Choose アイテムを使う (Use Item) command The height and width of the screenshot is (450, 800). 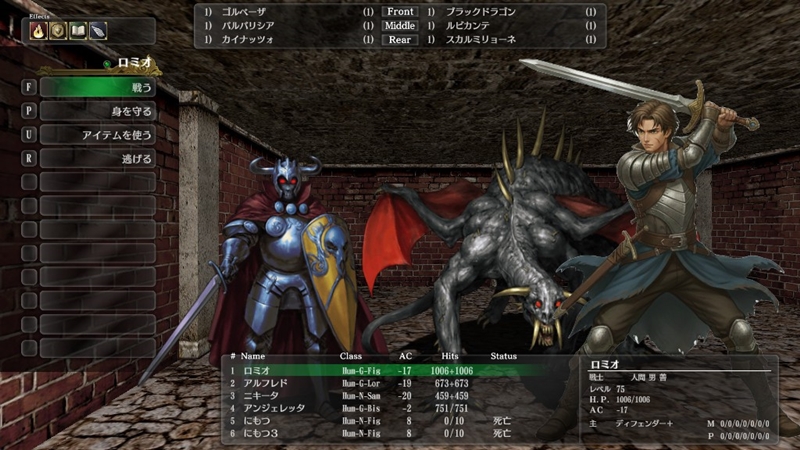click(97, 135)
